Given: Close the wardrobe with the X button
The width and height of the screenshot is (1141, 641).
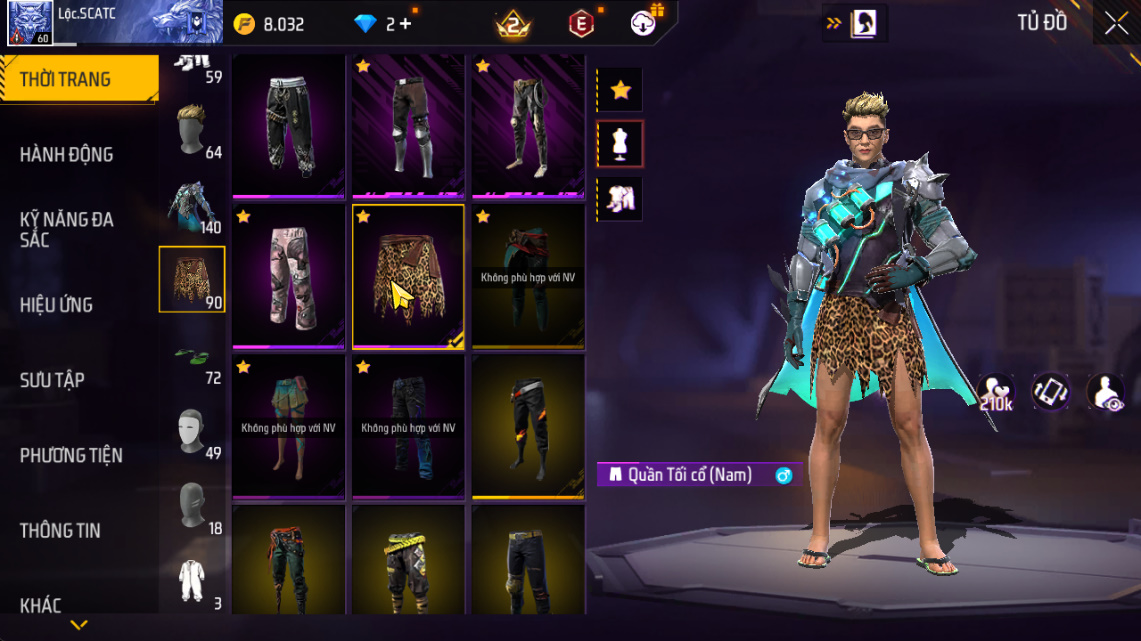Looking at the screenshot, I should pyautogui.click(x=1116, y=24).
